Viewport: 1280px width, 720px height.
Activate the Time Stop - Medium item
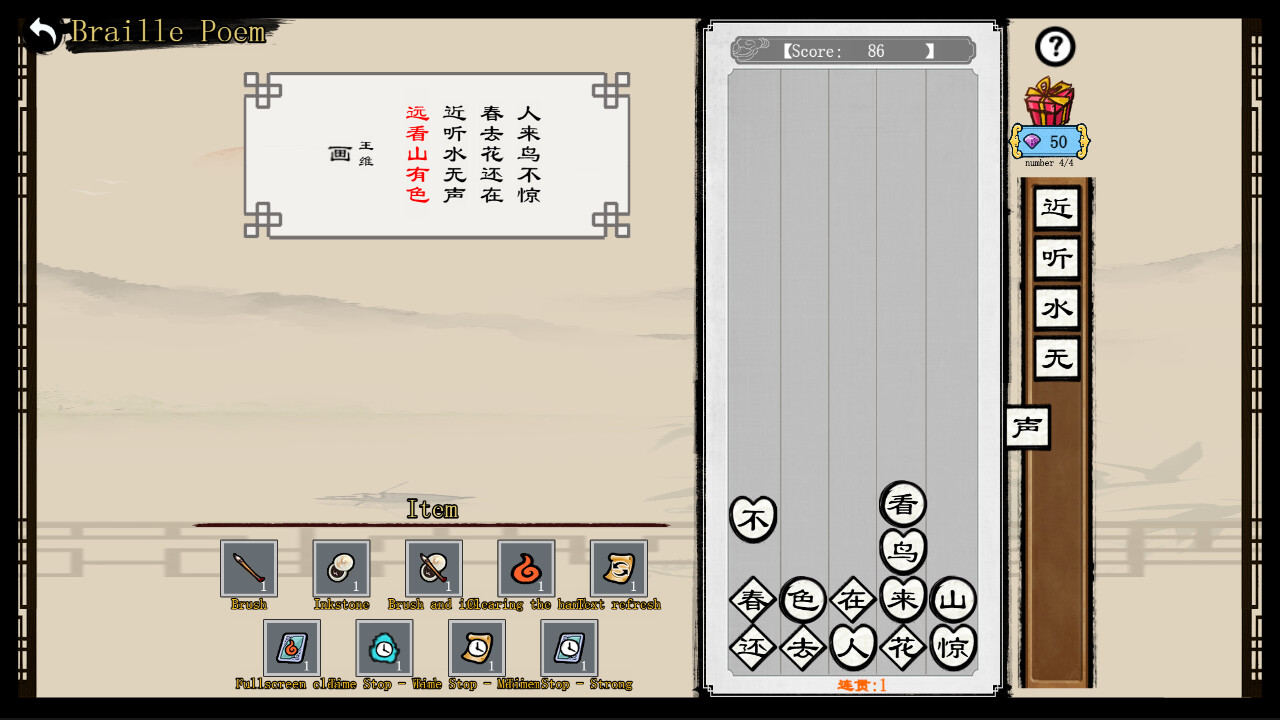(477, 647)
